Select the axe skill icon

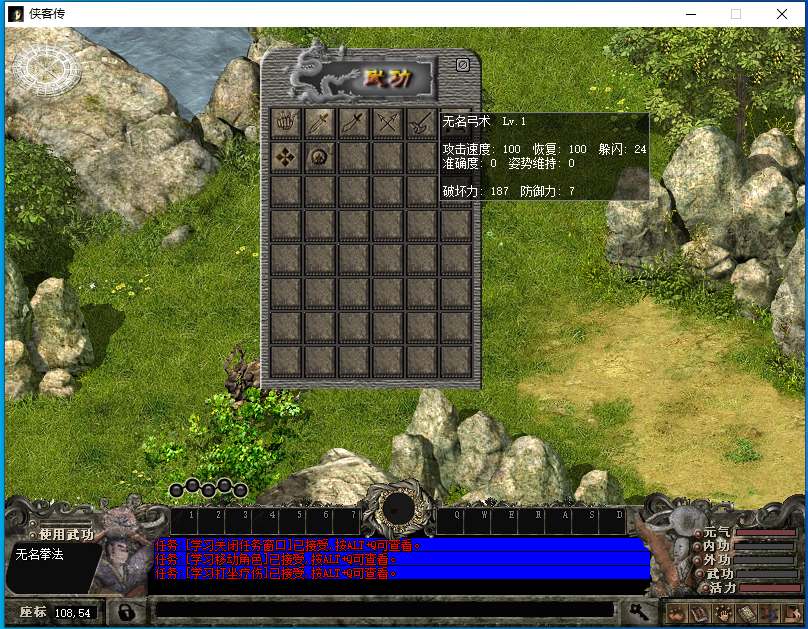(x=421, y=123)
